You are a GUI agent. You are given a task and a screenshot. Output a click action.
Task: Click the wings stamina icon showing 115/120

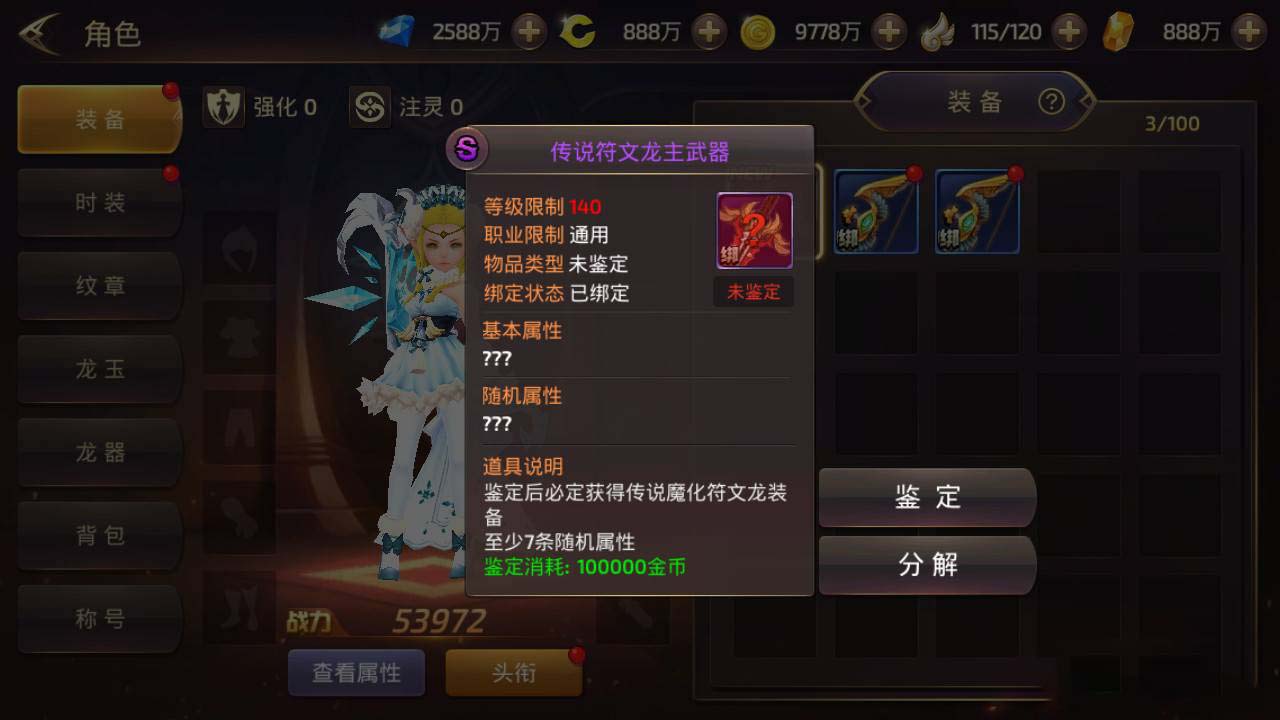938,32
